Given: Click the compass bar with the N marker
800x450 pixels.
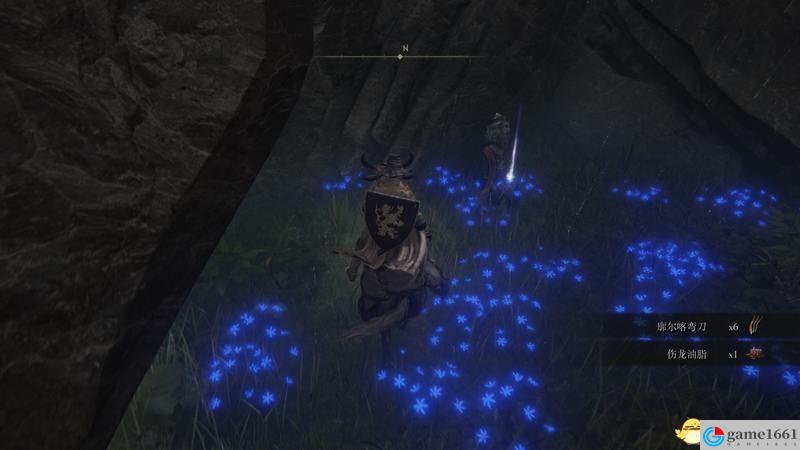Looking at the screenshot, I should click(x=400, y=57).
